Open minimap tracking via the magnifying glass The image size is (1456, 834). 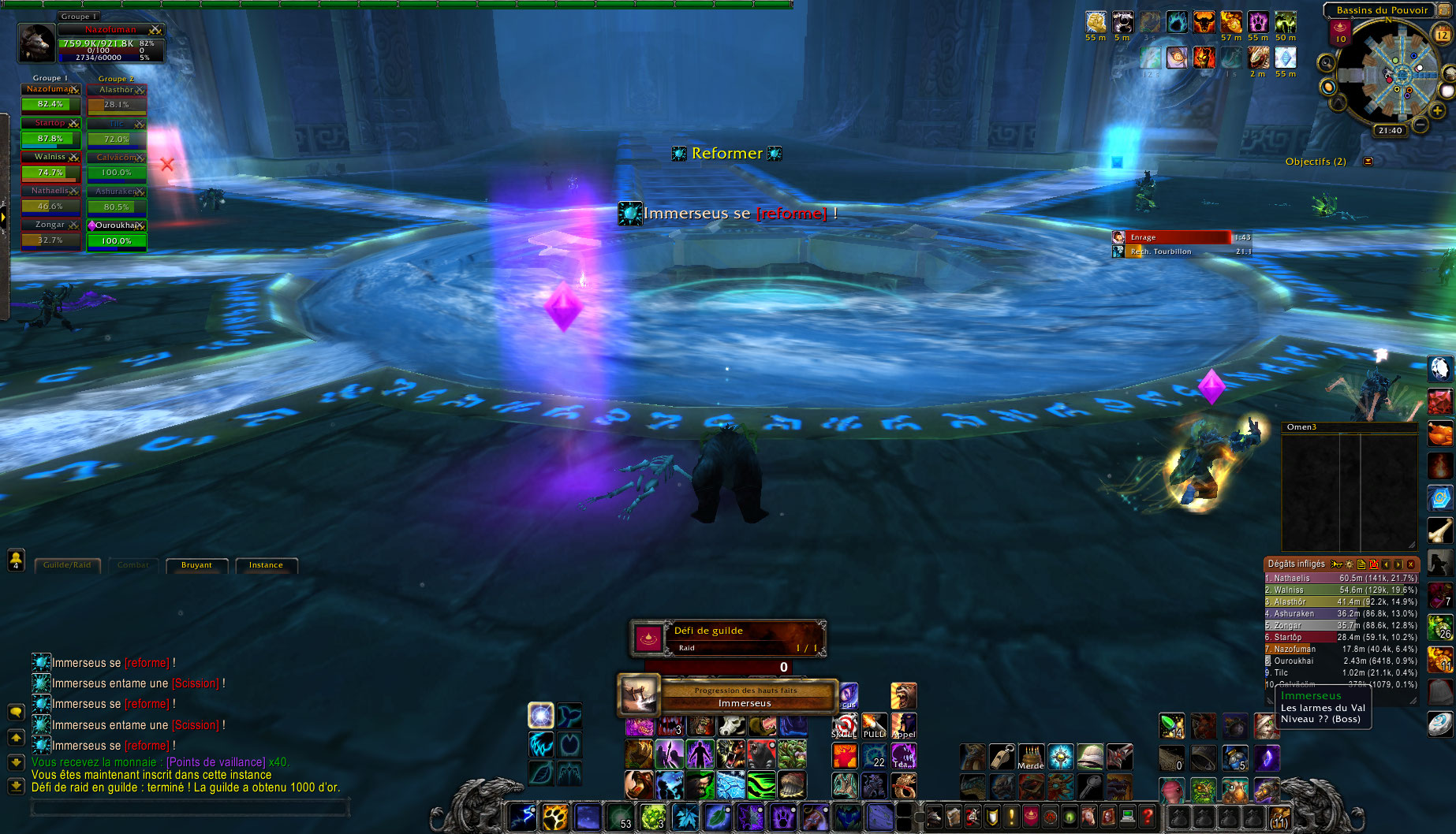coord(1326,63)
